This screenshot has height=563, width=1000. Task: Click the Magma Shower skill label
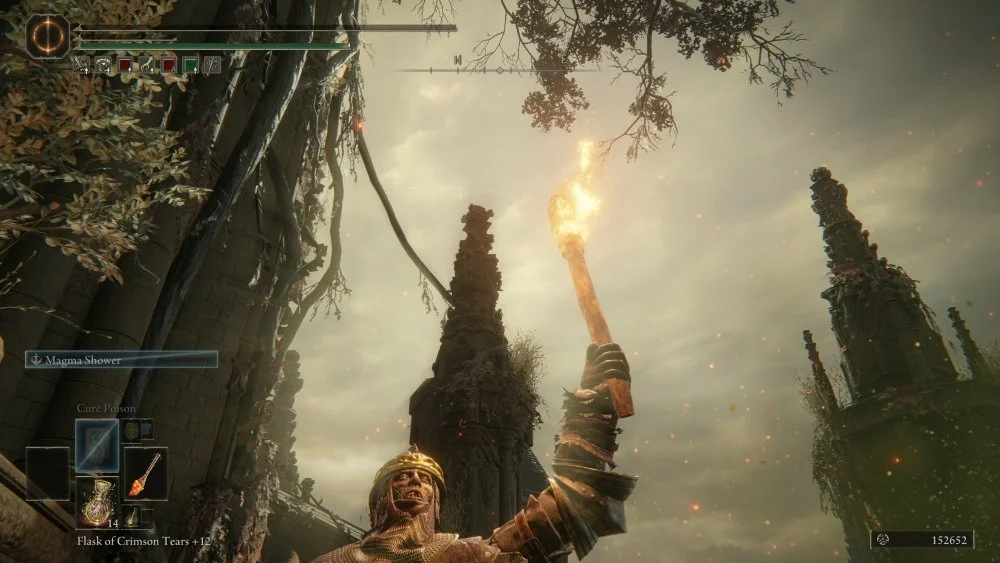(122, 360)
